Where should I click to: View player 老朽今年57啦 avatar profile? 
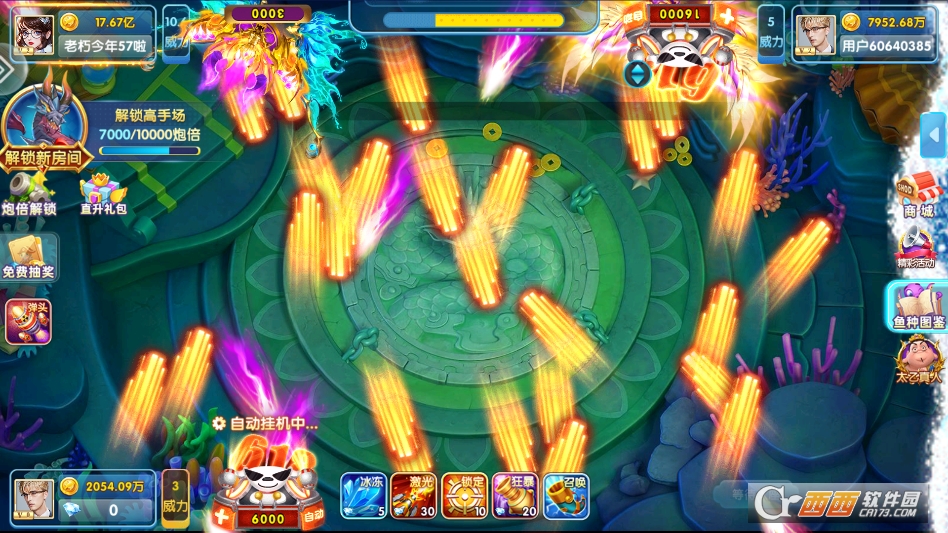click(34, 33)
